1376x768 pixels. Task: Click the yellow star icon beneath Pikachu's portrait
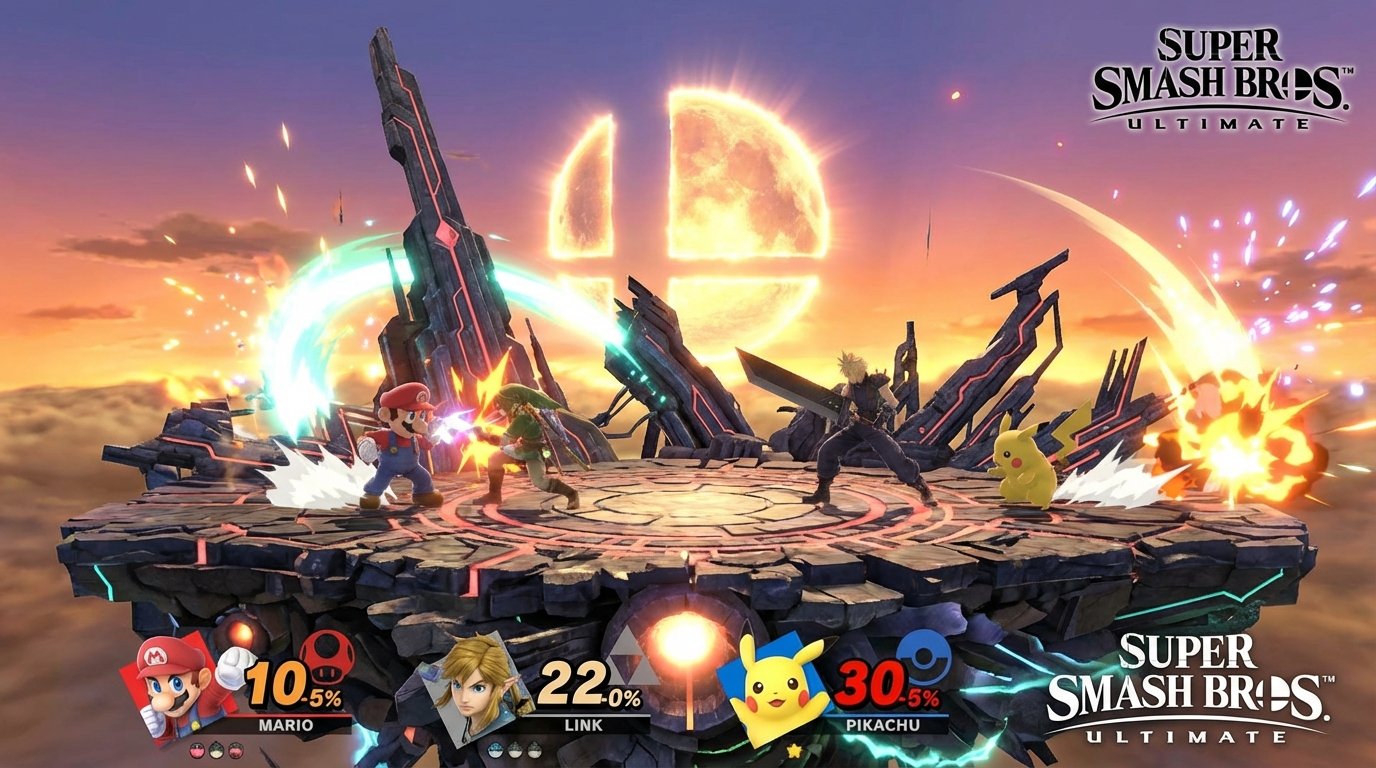796,751
